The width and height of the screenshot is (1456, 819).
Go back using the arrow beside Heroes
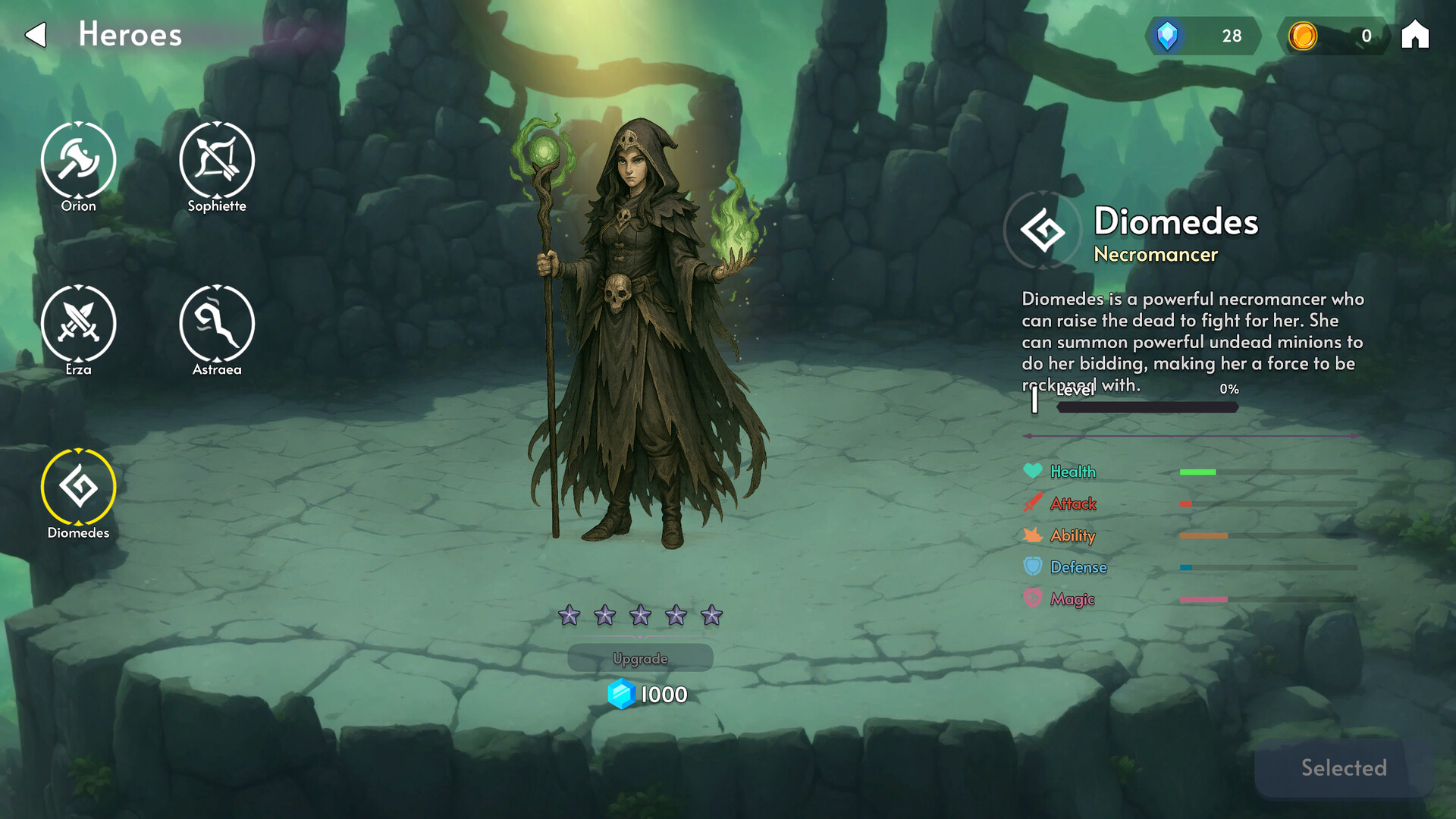36,35
